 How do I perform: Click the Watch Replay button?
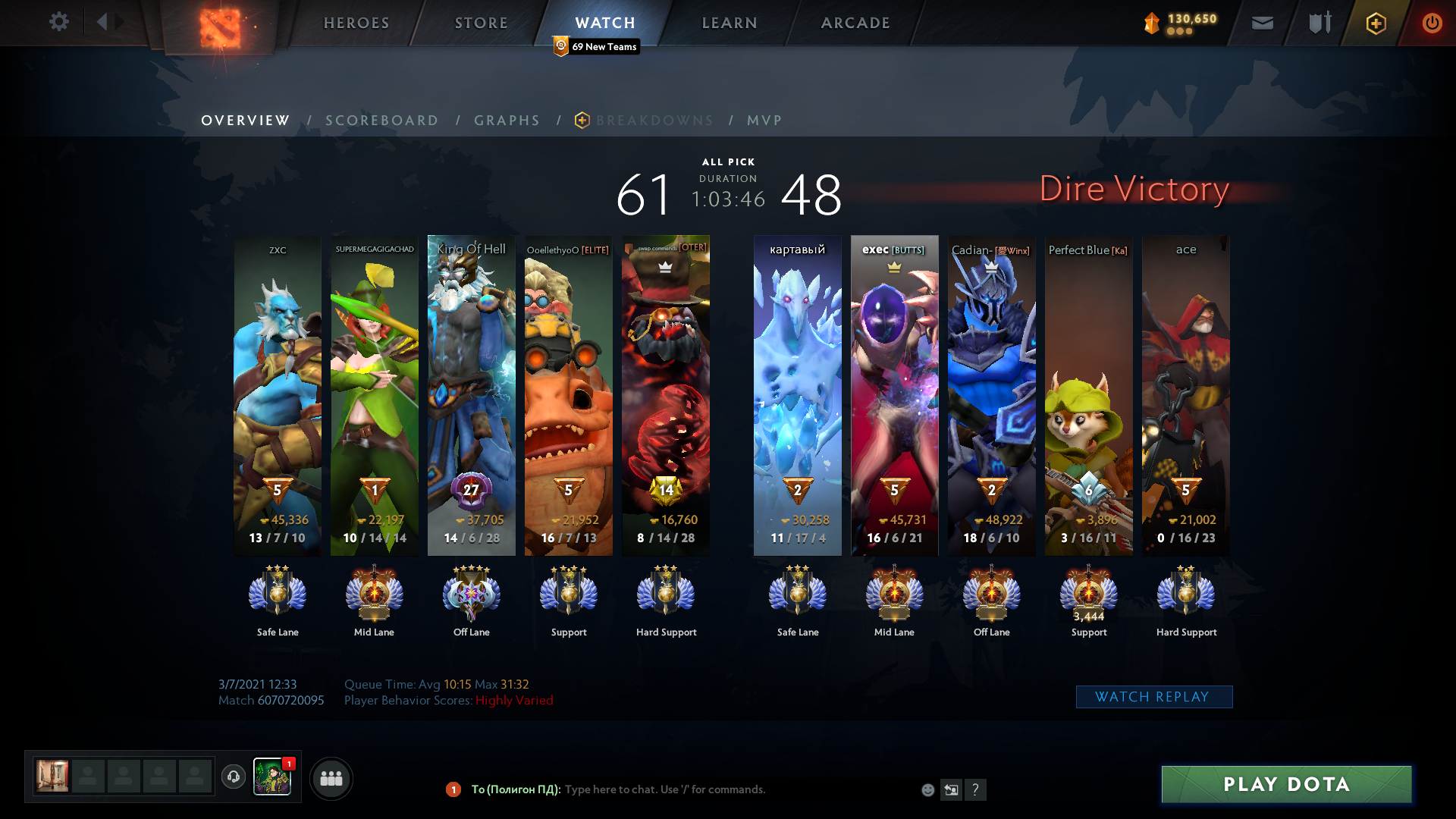(1153, 697)
